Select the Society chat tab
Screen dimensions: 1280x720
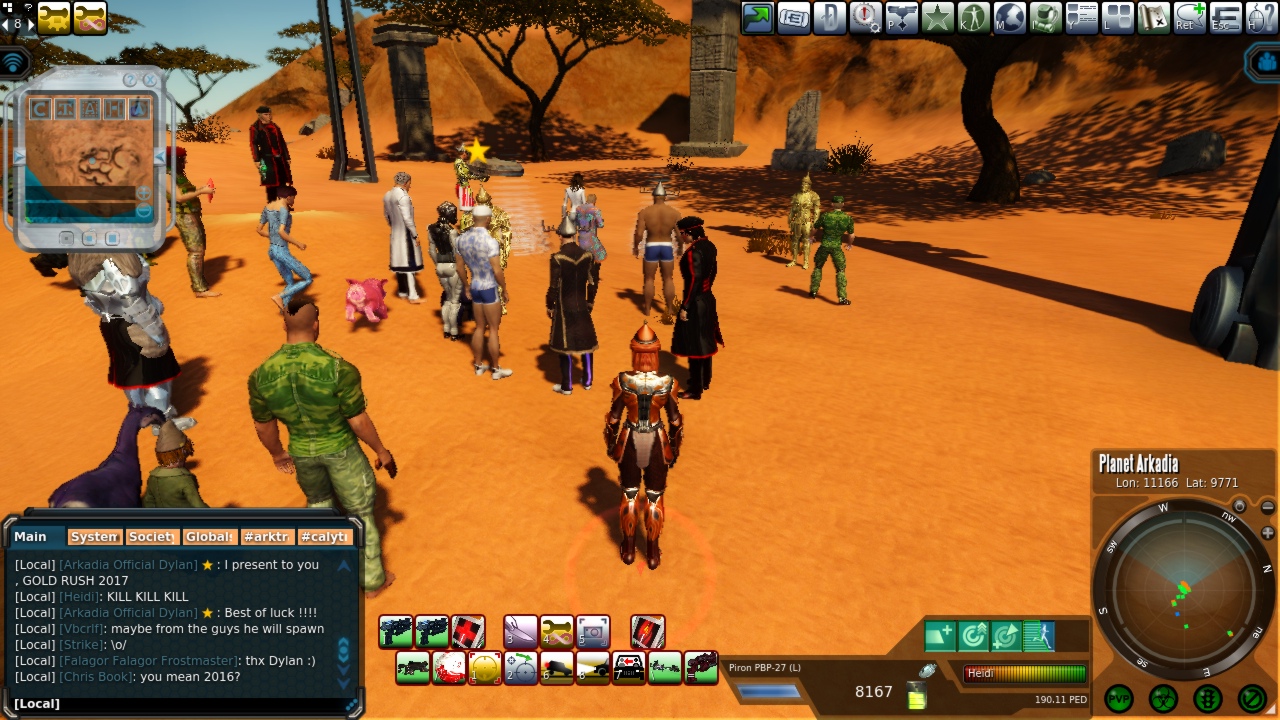152,537
